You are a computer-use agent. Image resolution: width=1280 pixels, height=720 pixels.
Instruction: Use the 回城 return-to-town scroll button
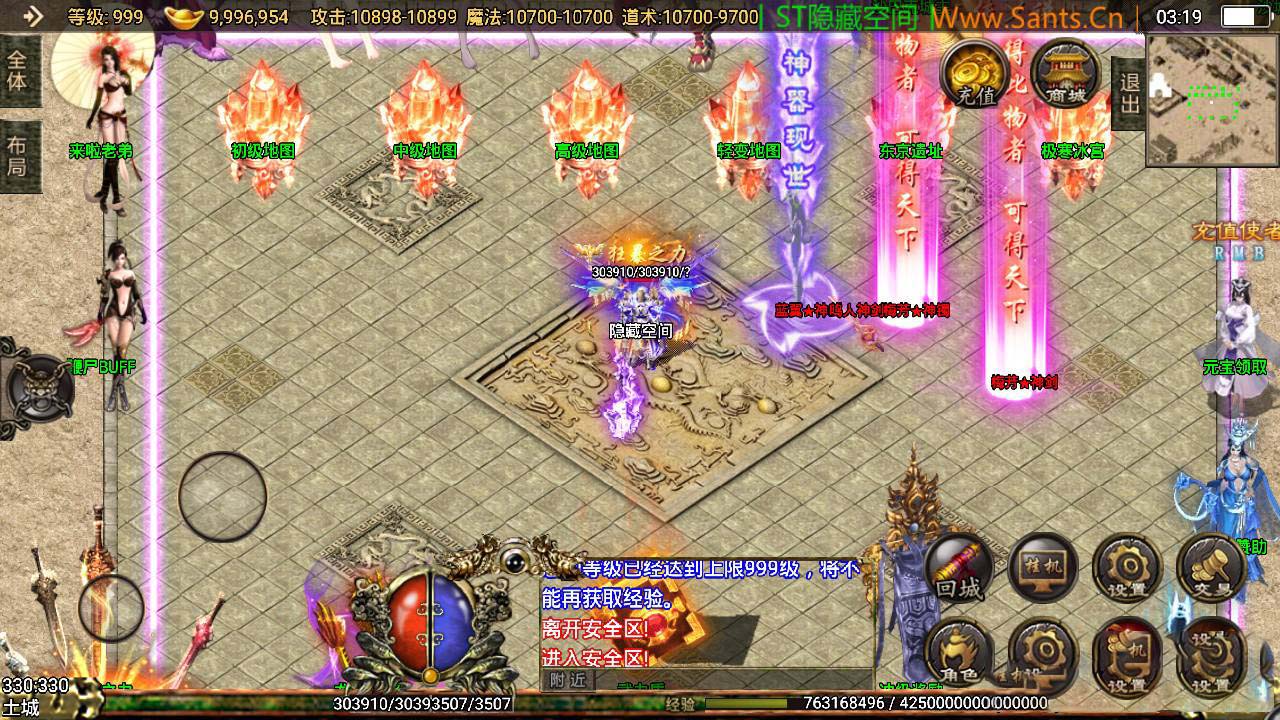coord(959,568)
